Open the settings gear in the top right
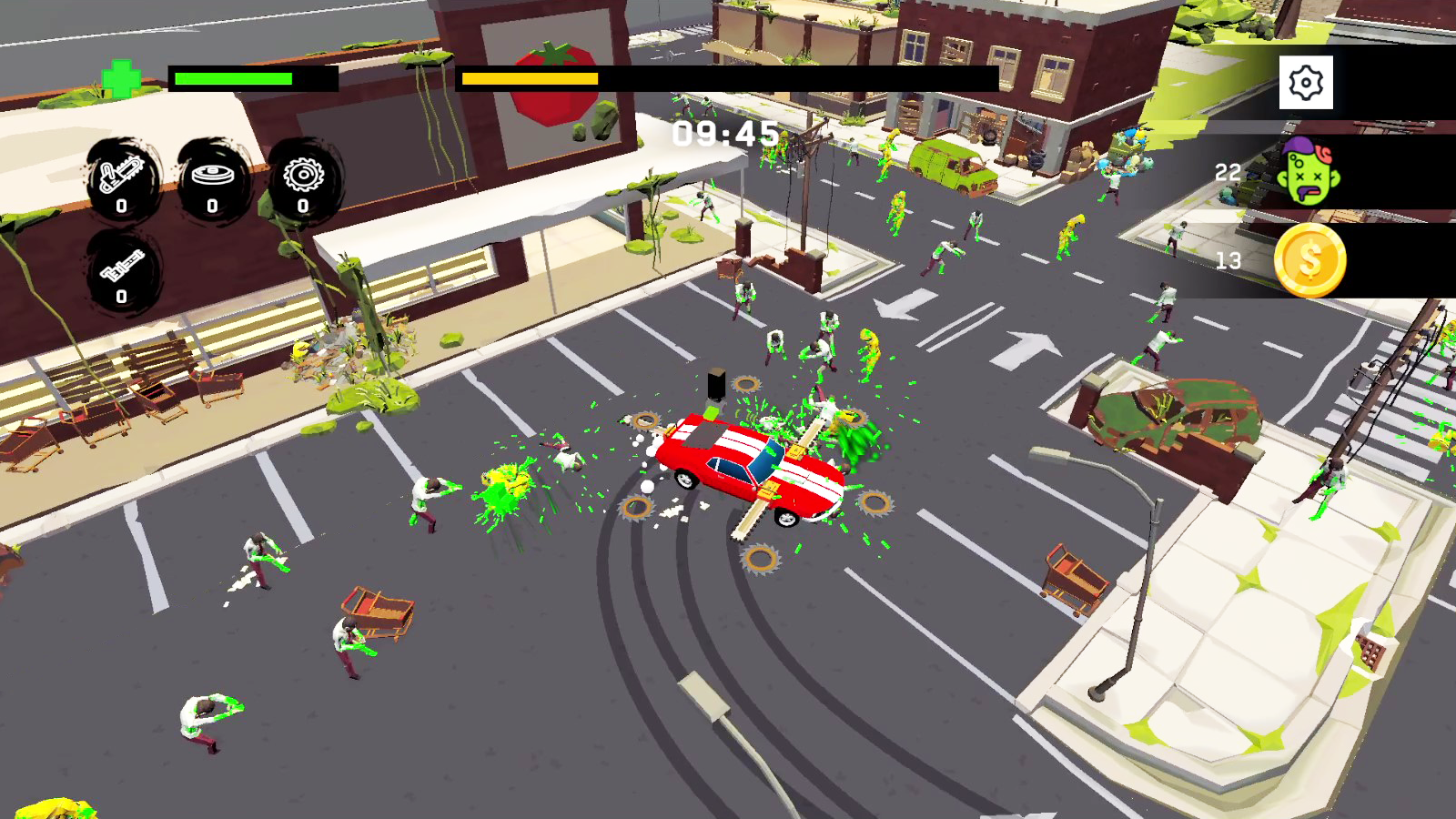 (x=1306, y=81)
